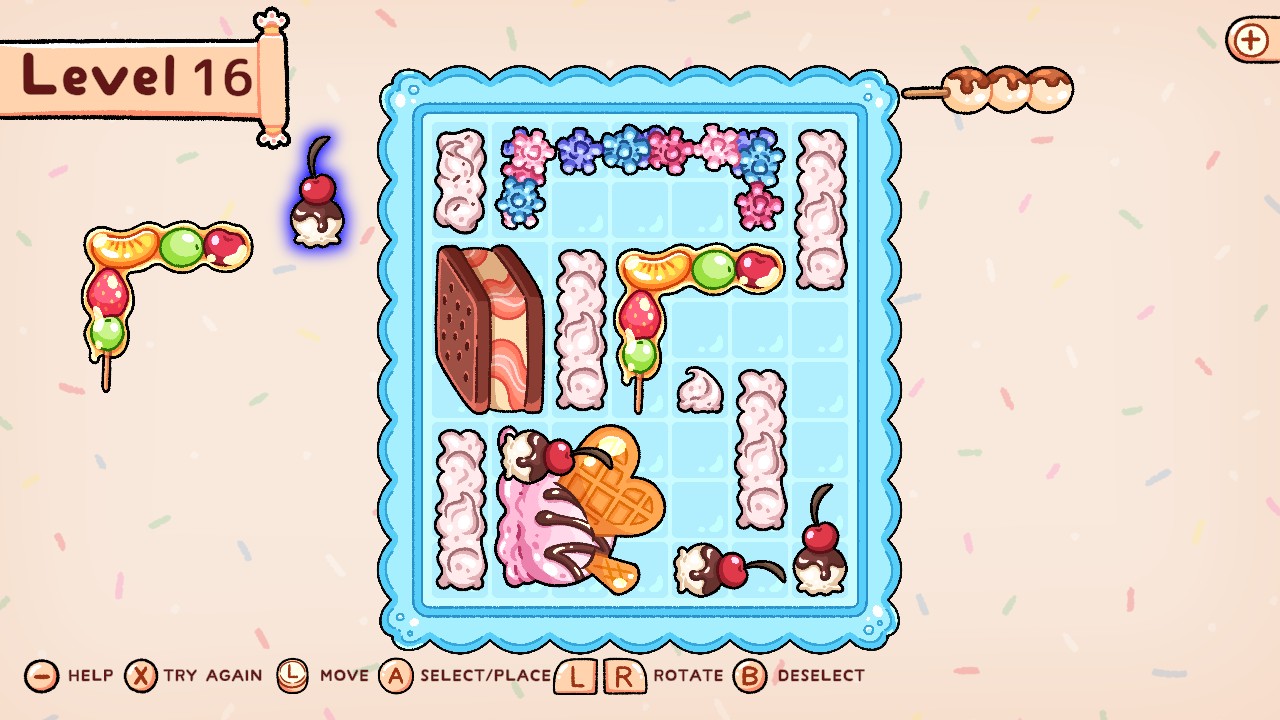Click Deselect in the bottom bar
The height and width of the screenshot is (720, 1280).
(x=748, y=675)
